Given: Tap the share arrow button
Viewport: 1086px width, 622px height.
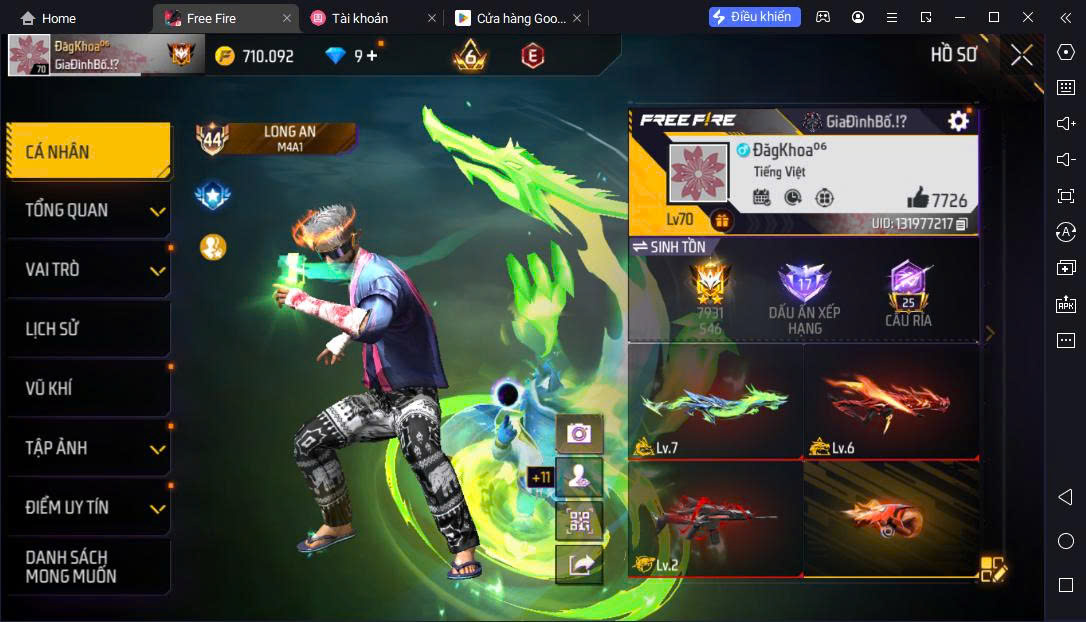Looking at the screenshot, I should (579, 565).
